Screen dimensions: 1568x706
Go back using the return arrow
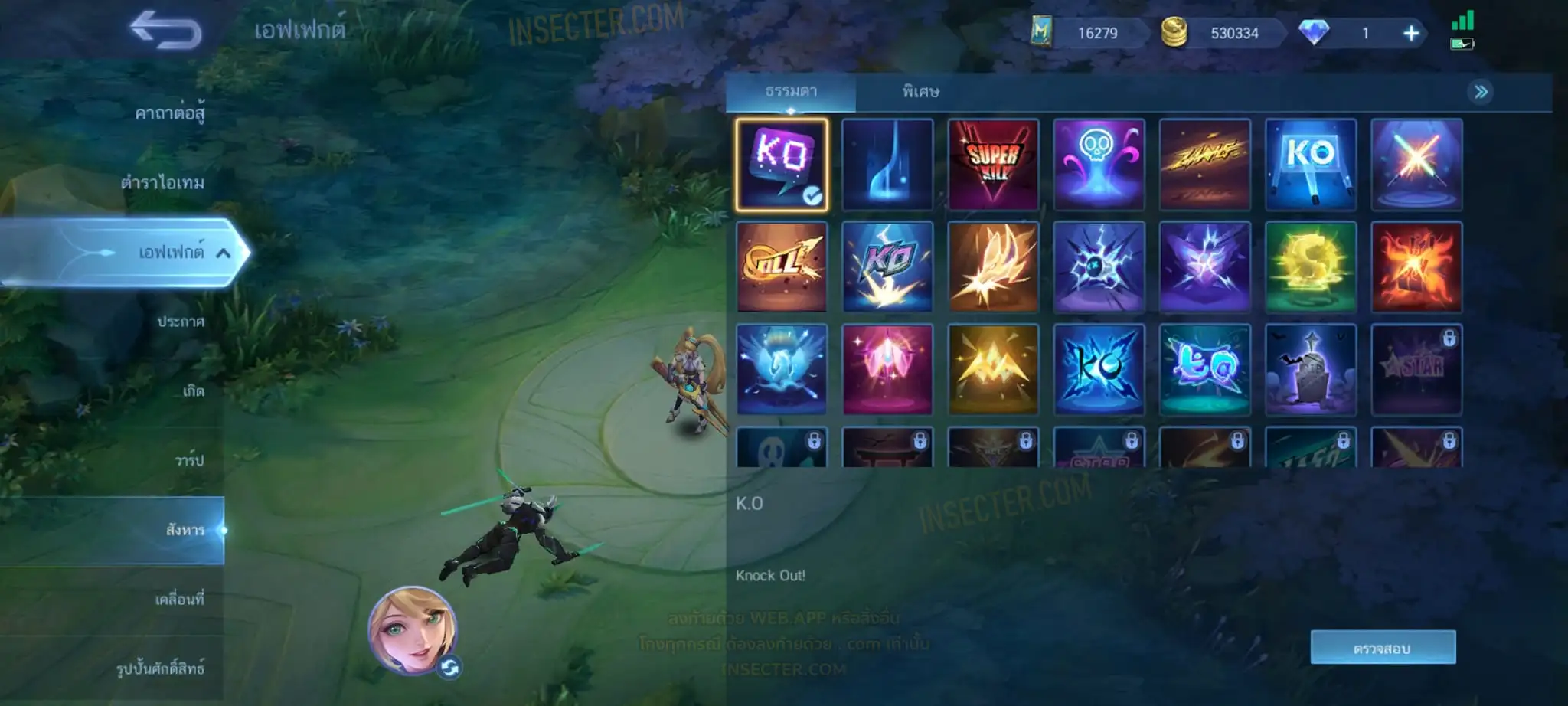165,31
